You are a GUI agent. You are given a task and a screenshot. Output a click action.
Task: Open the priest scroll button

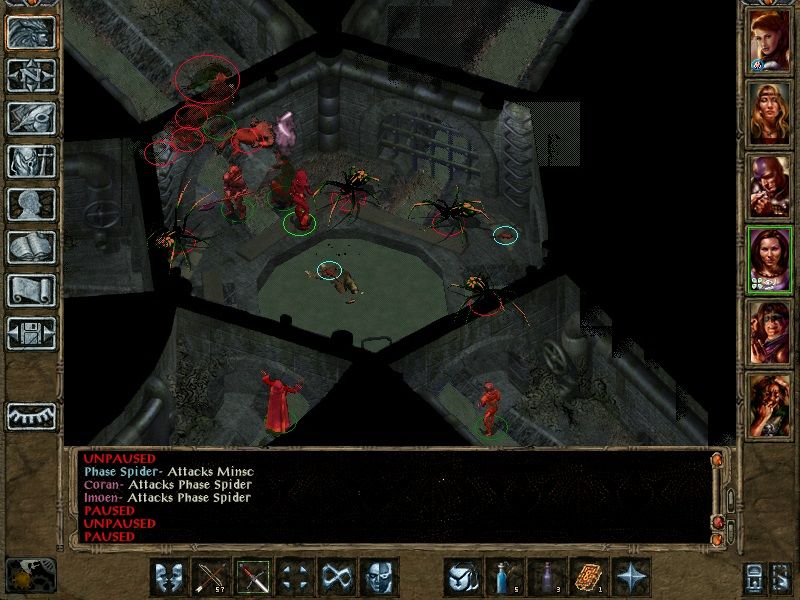[29, 291]
